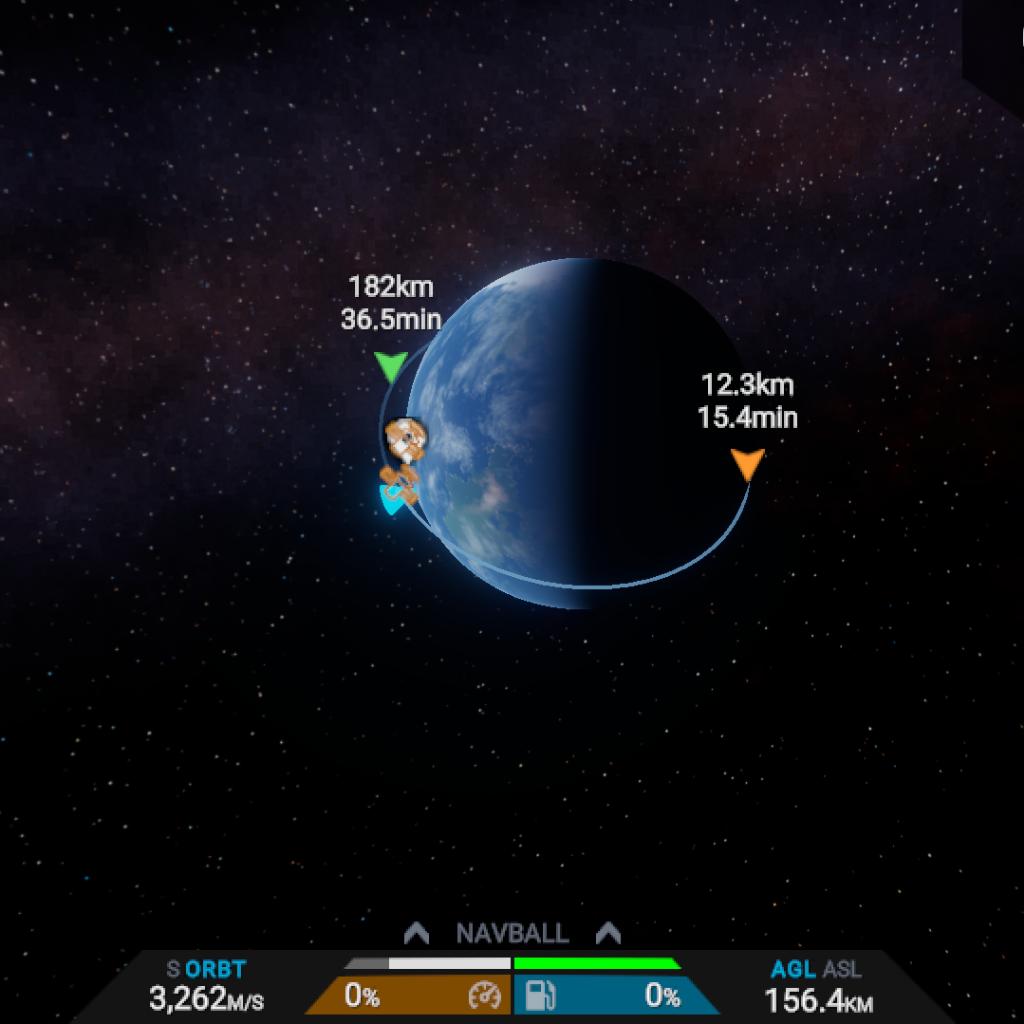The height and width of the screenshot is (1024, 1024).
Task: Click the fuel pump icon
Action: 541,996
